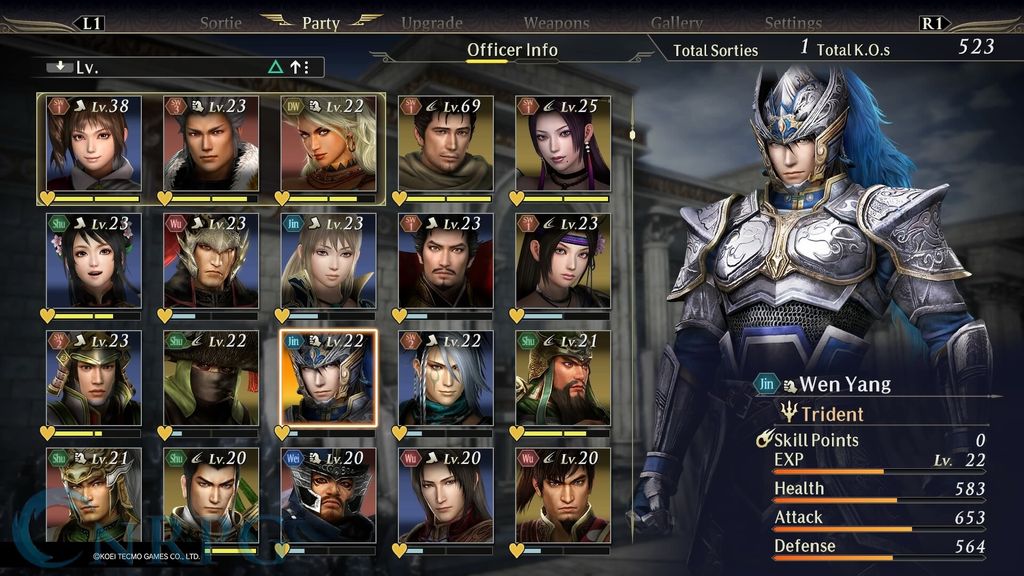The height and width of the screenshot is (576, 1024).
Task: Select the silver-haired Lv.22 officer portrait
Action: tap(445, 378)
